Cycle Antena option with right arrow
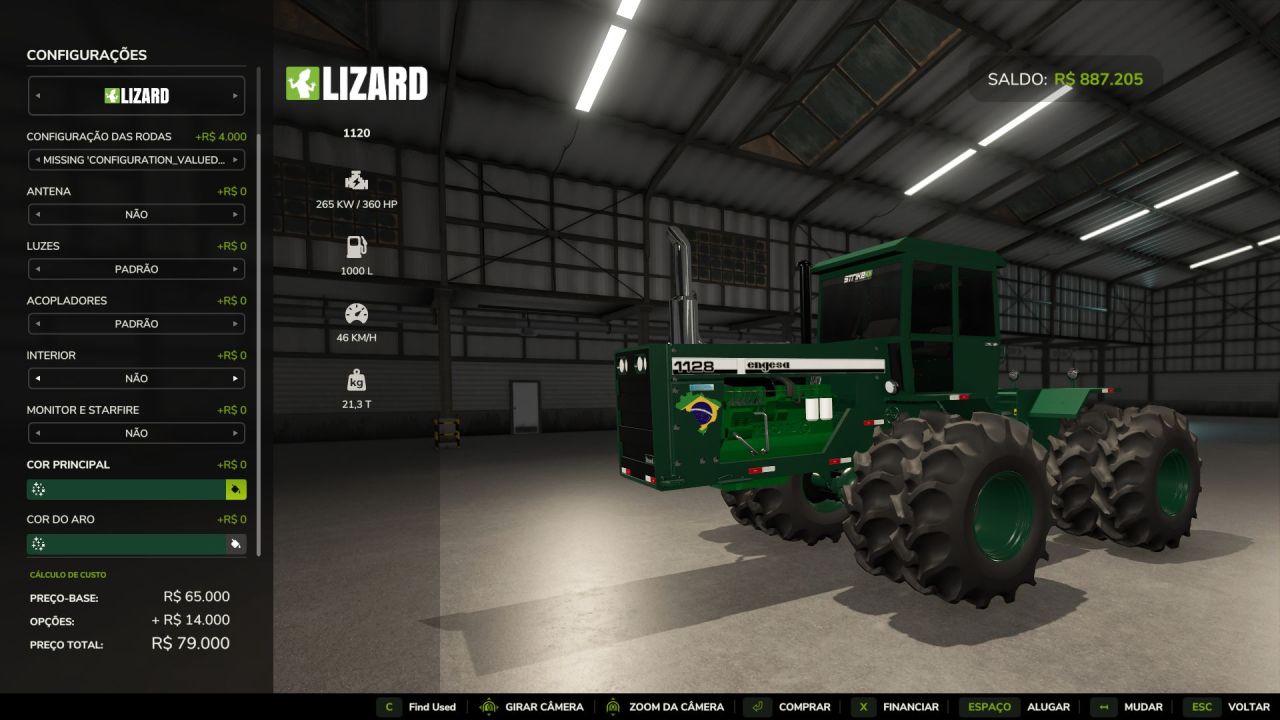1280x720 pixels. pyautogui.click(x=238, y=214)
